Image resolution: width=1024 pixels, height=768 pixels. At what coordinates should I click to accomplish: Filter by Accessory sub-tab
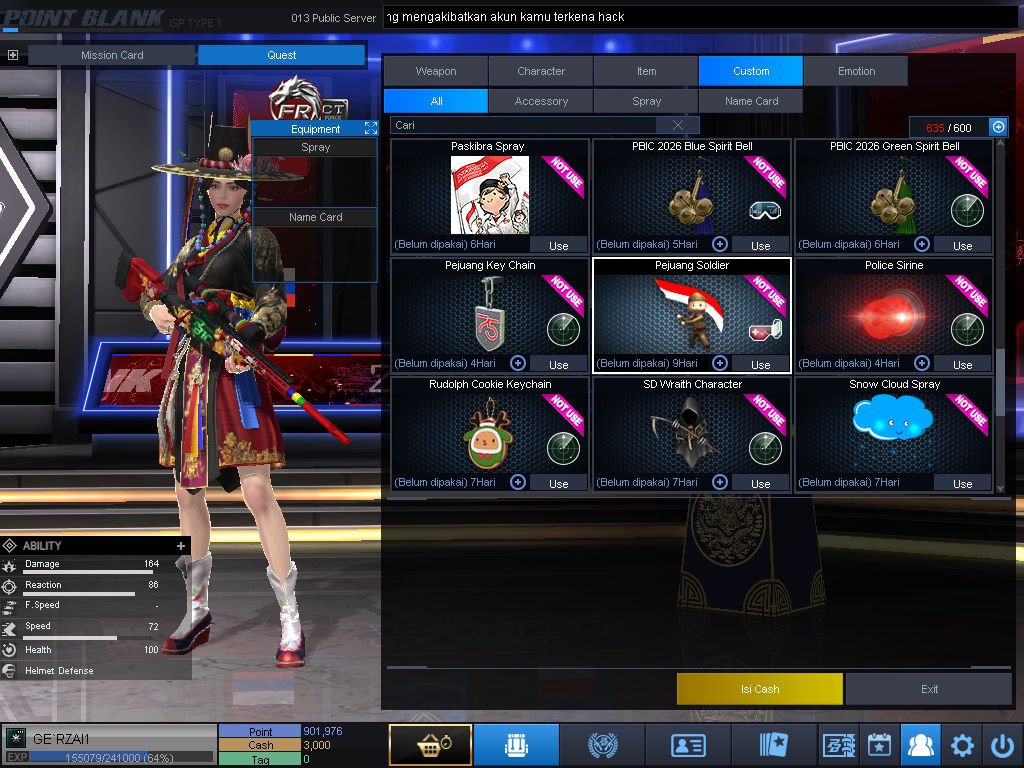tap(541, 101)
